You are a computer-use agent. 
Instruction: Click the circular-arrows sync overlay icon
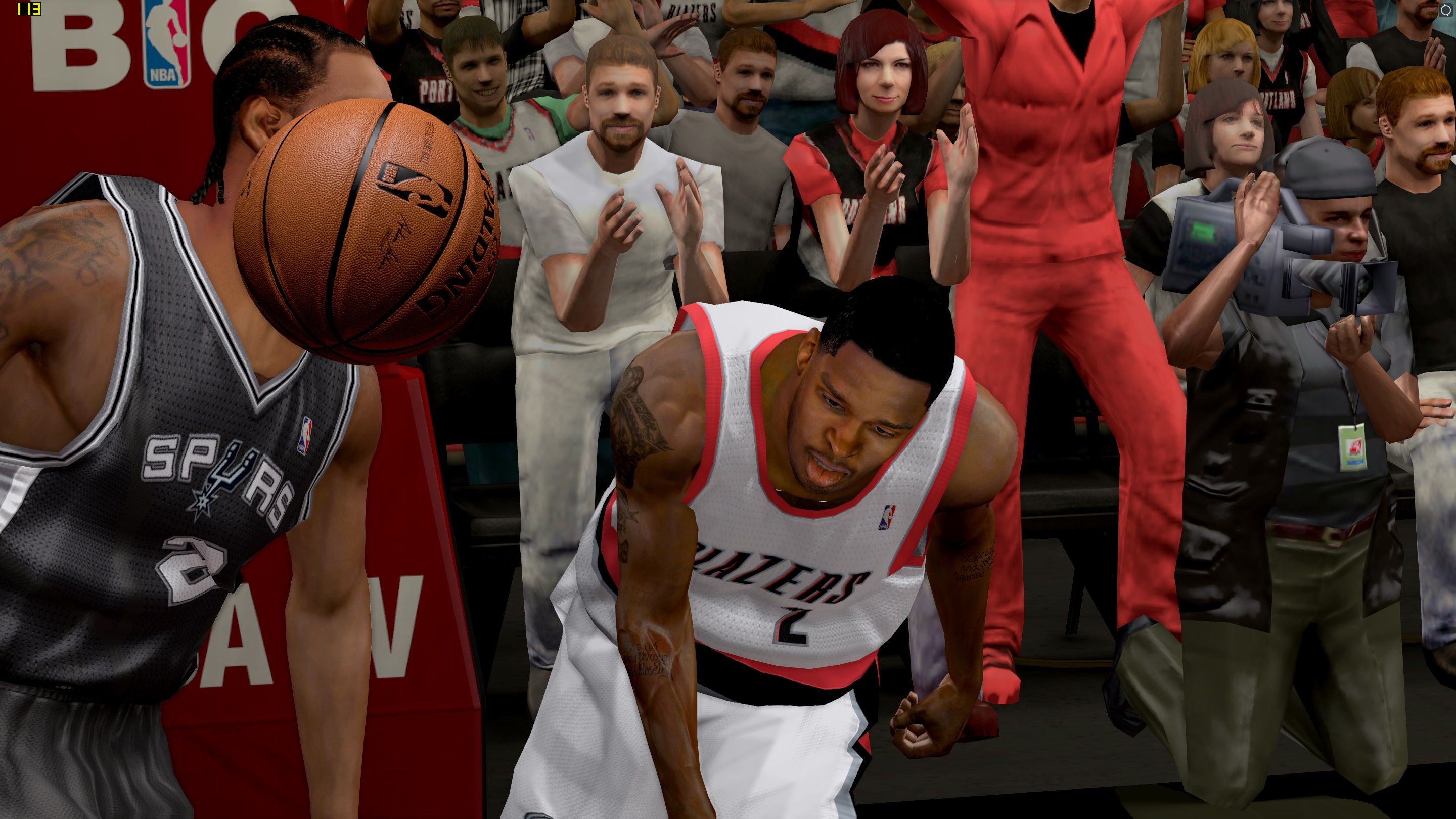[1445, 10]
